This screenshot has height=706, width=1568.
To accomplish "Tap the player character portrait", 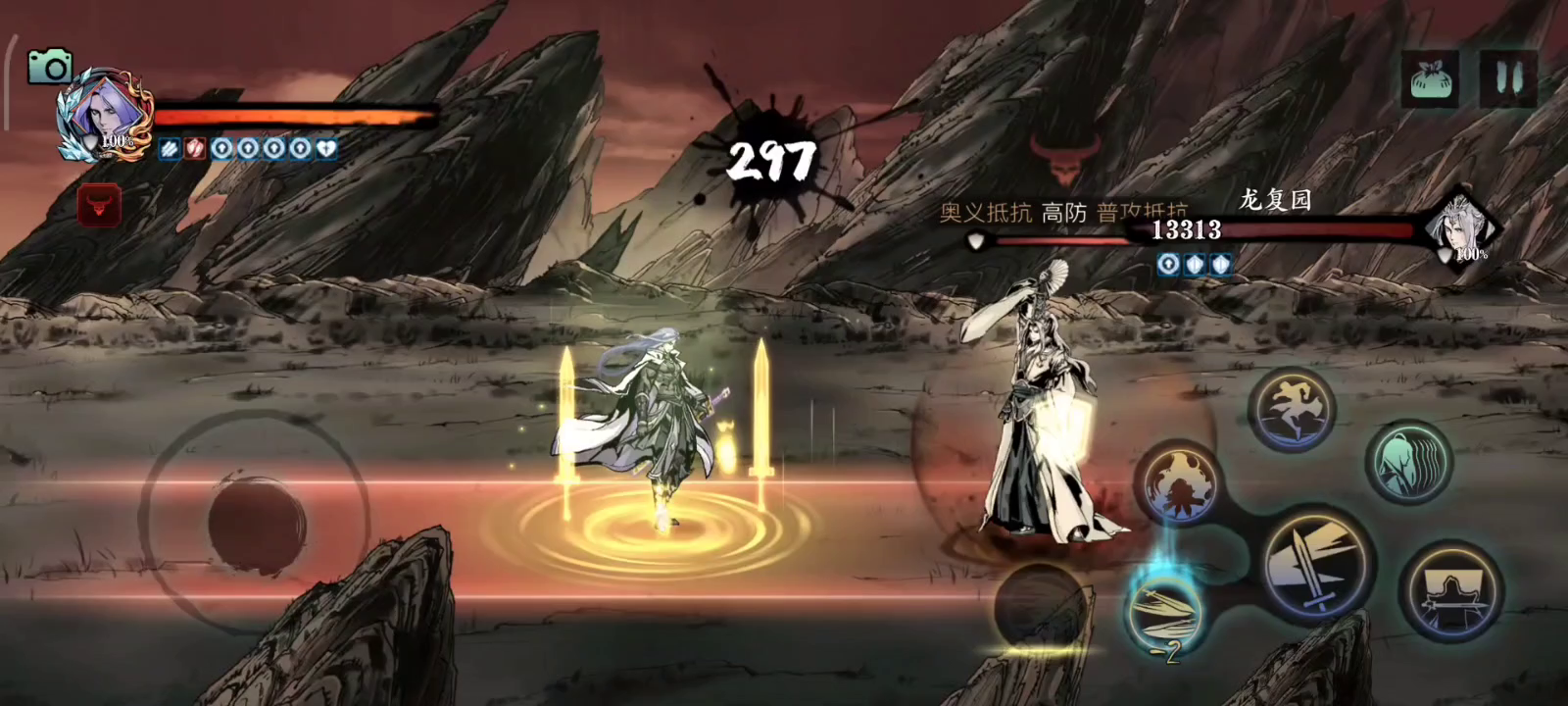I will coord(101,116).
